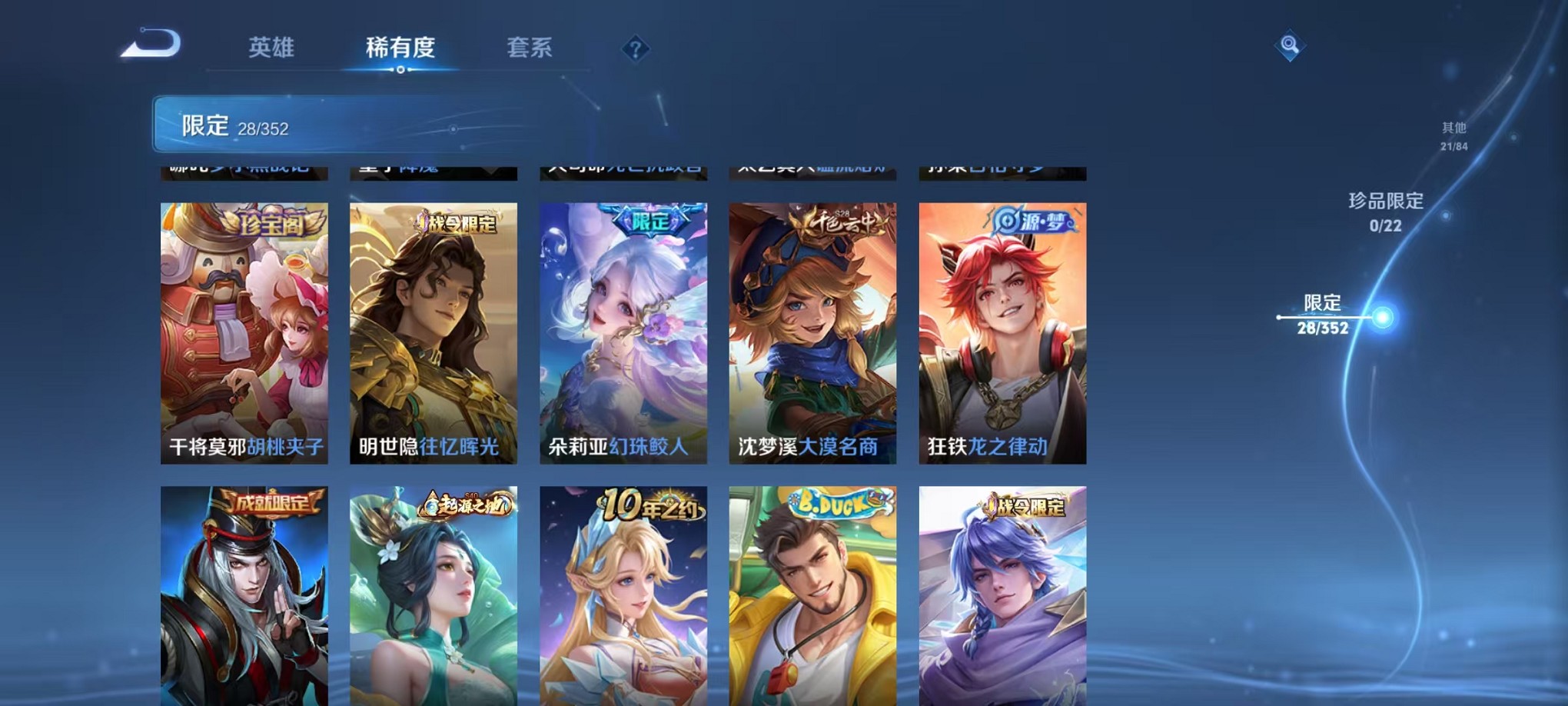The height and width of the screenshot is (706, 1568).
Task: Click the 珍宝阁 badge on the Nutcracker skin
Action: [x=273, y=223]
